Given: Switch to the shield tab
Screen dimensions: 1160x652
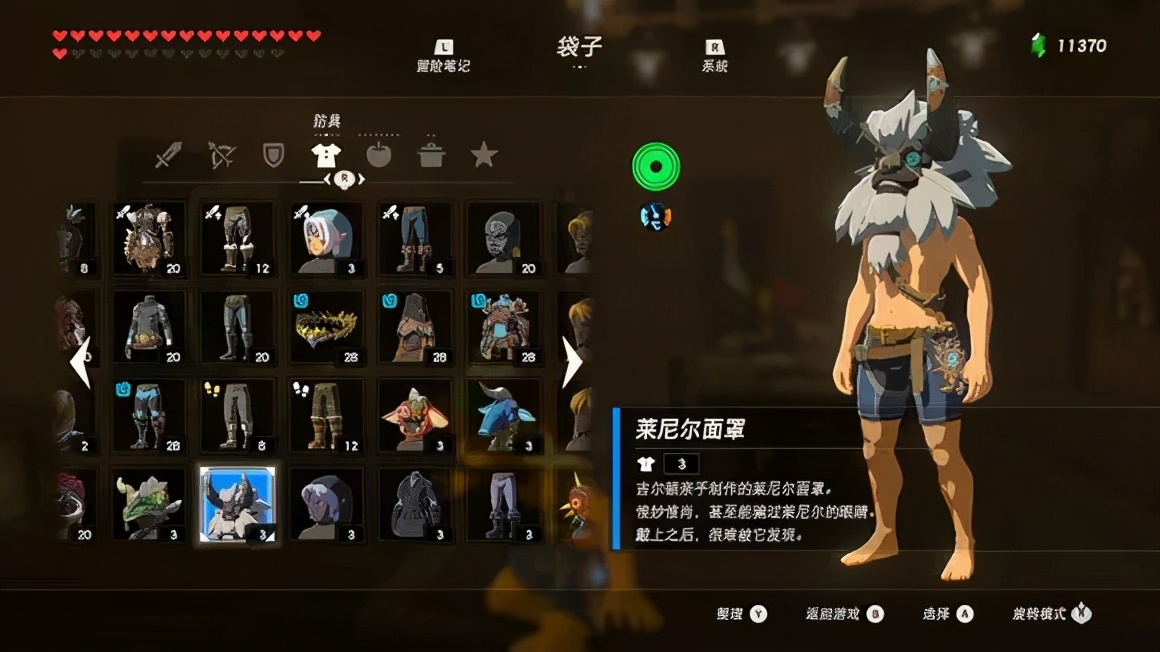Looking at the screenshot, I should tap(273, 155).
